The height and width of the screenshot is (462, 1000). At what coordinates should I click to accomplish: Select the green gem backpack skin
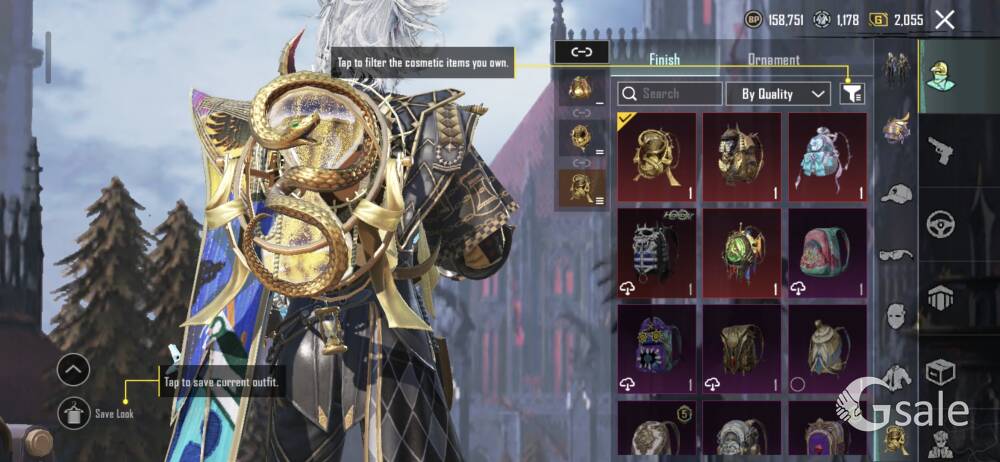click(x=741, y=251)
